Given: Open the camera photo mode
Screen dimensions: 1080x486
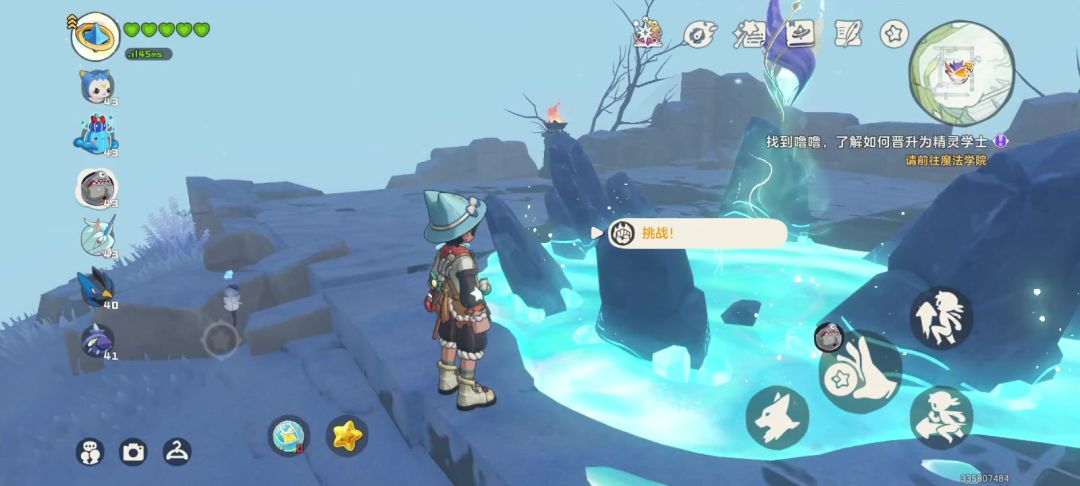Looking at the screenshot, I should click(x=133, y=452).
